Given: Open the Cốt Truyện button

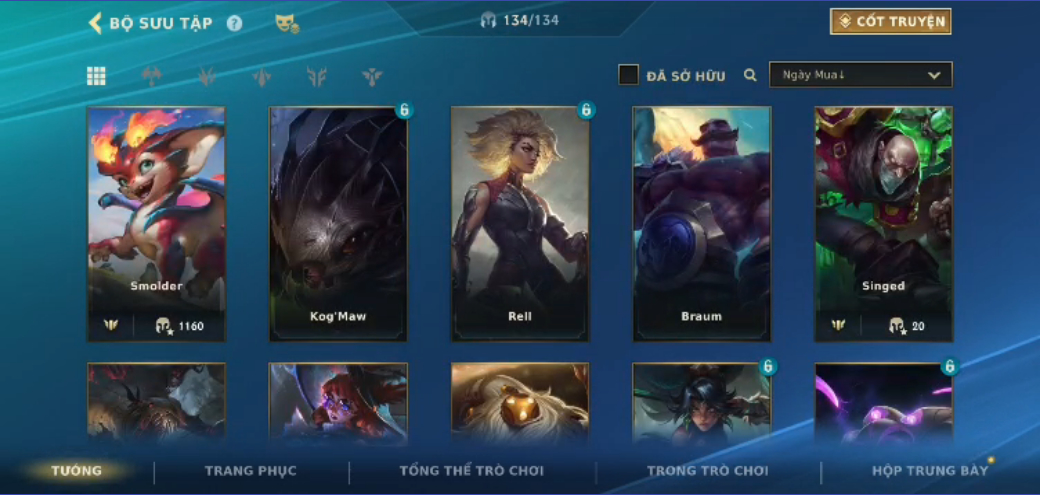Looking at the screenshot, I should tap(890, 22).
